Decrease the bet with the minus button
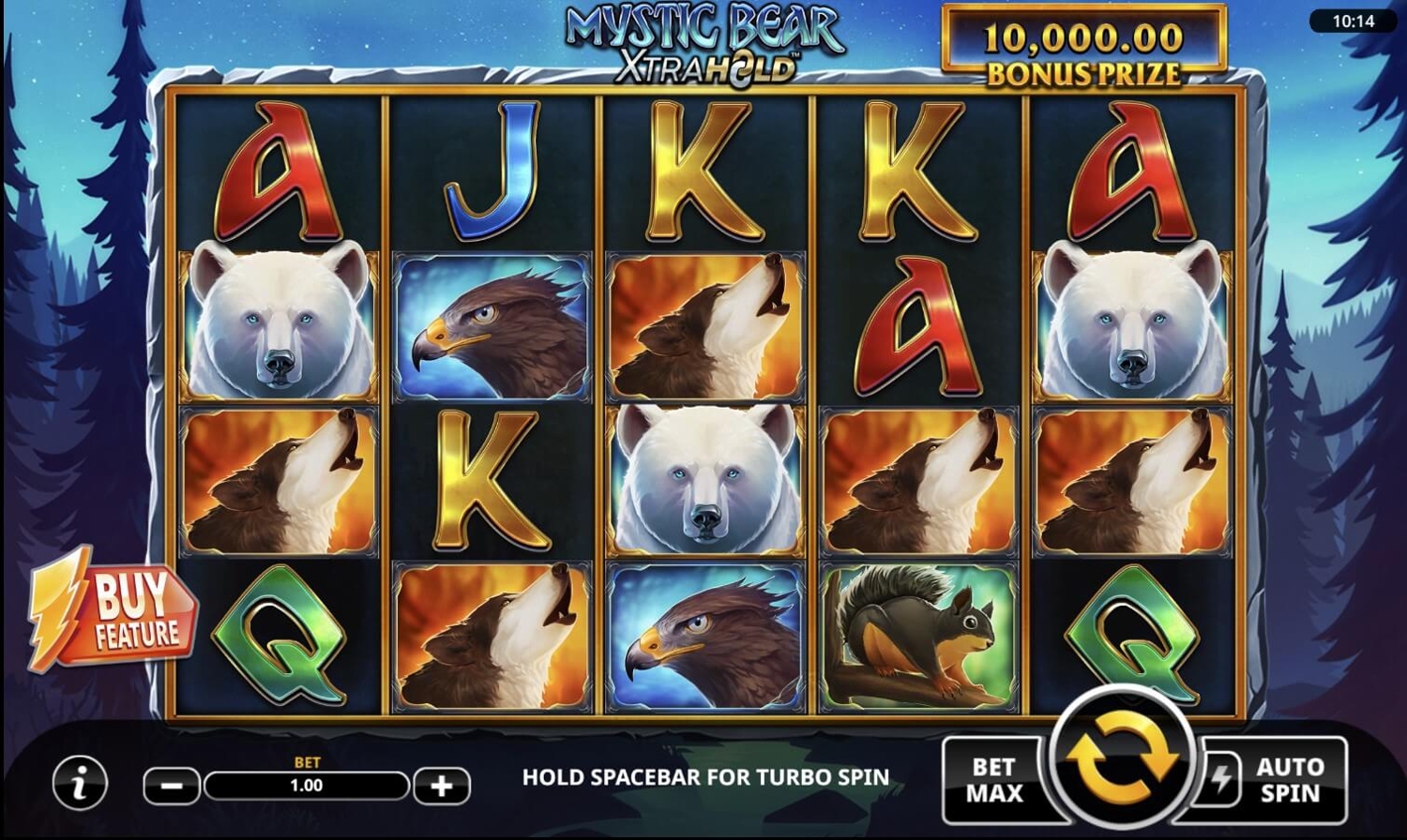This screenshot has width=1407, height=840. point(172,787)
